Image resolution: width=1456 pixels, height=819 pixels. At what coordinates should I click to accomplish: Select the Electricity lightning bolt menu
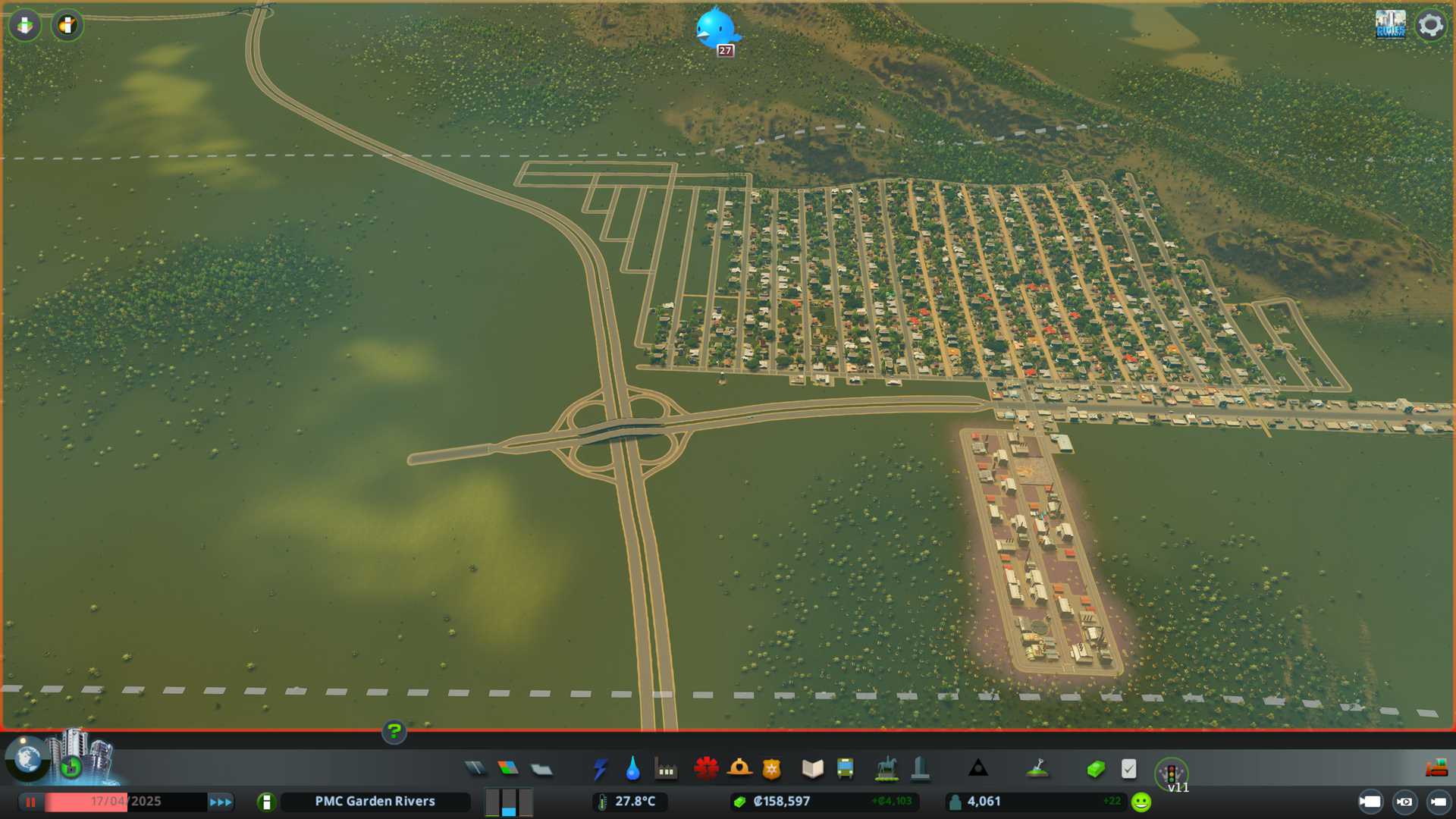(600, 769)
